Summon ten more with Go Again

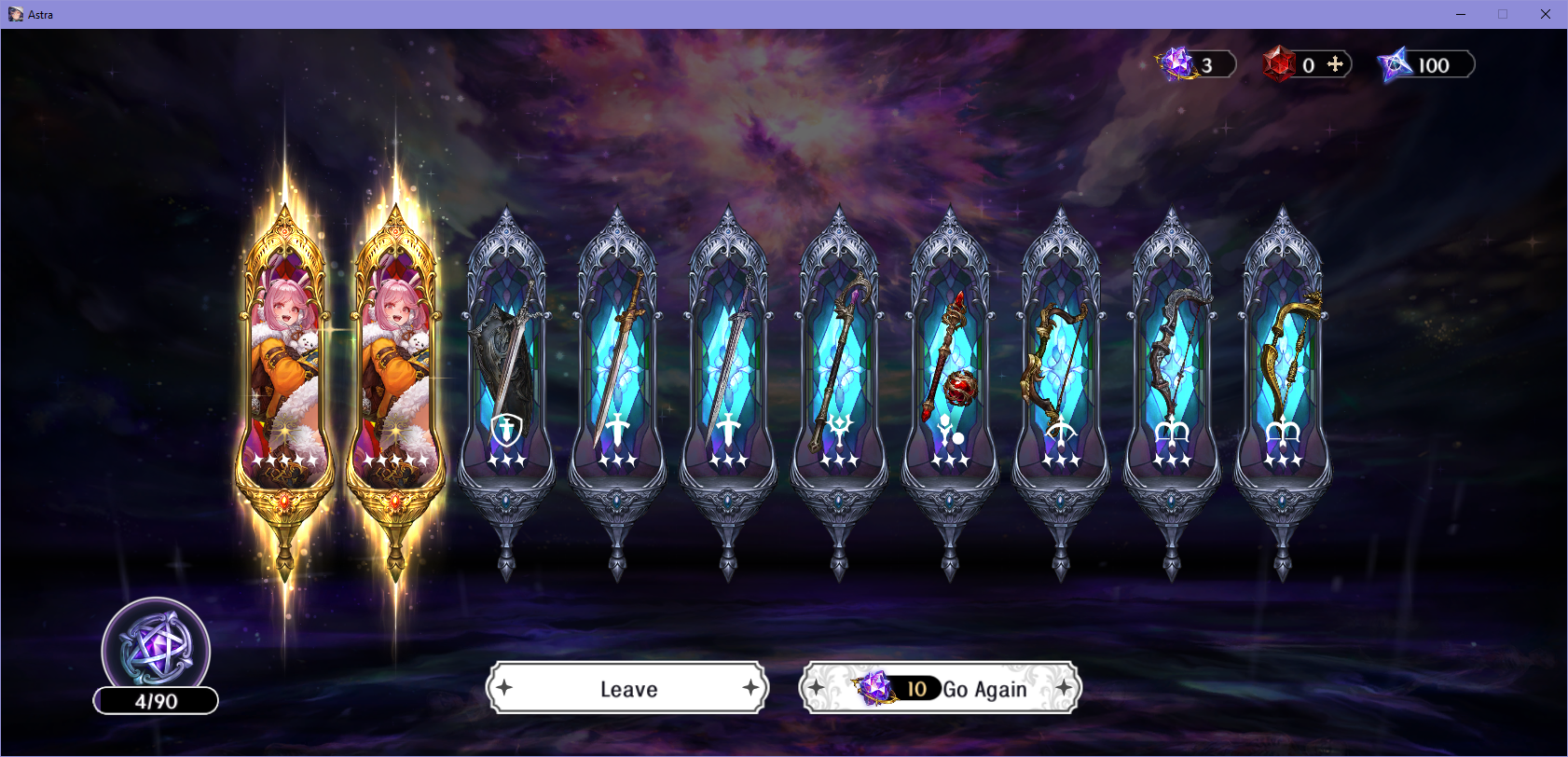pos(941,689)
